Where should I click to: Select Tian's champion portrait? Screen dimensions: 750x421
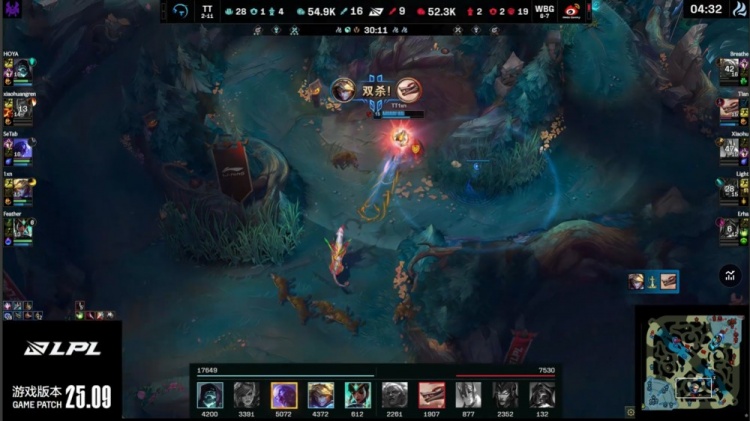[729, 109]
